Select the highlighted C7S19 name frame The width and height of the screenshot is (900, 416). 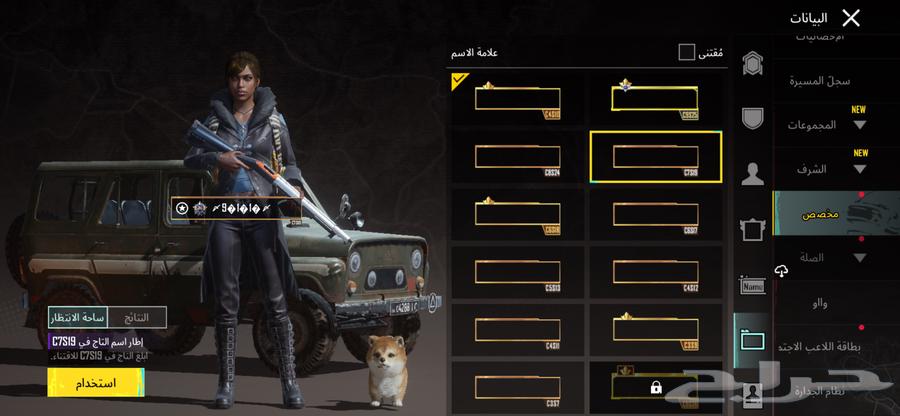click(655, 157)
